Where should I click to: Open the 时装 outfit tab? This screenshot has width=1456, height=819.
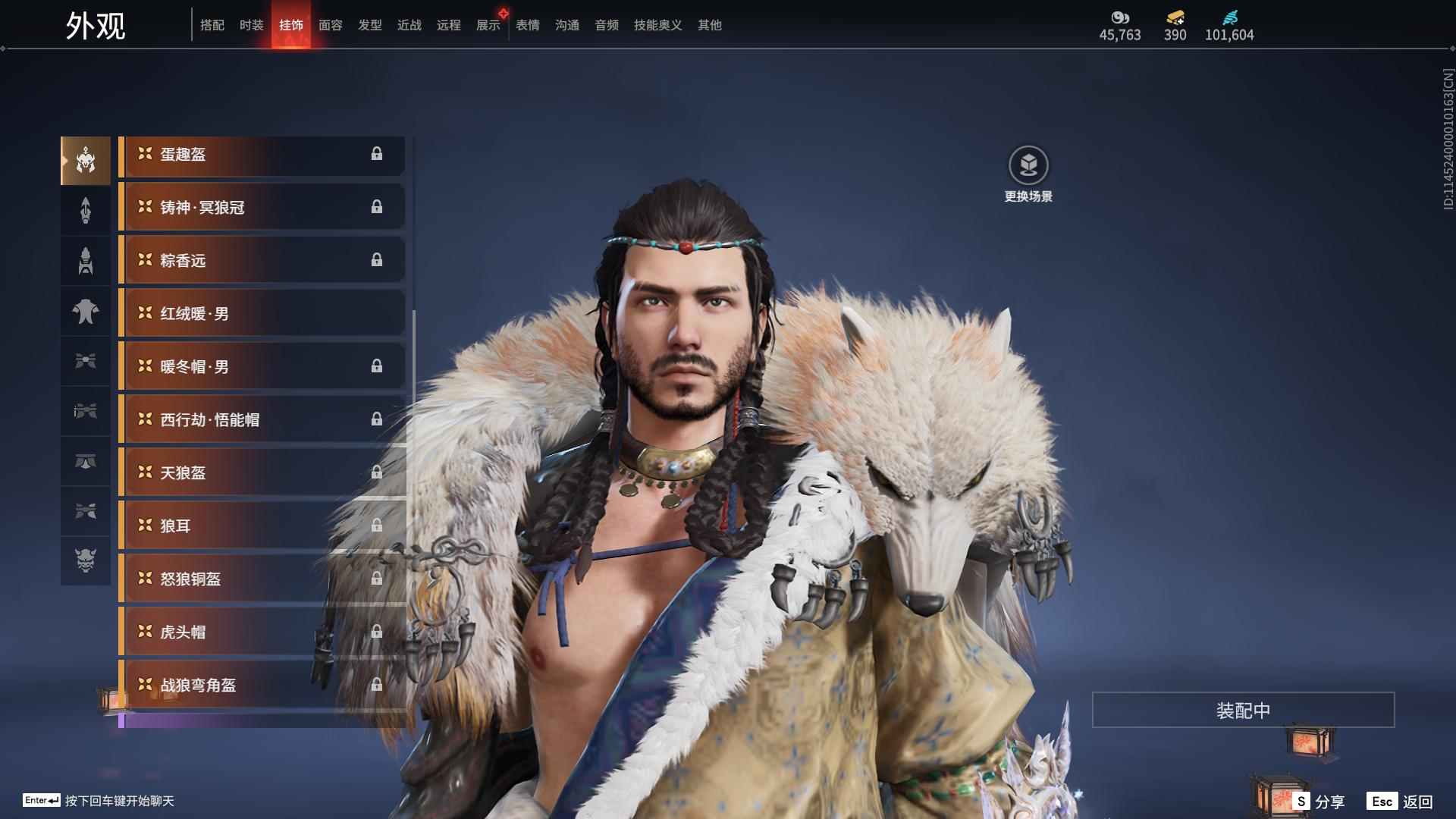click(x=251, y=25)
